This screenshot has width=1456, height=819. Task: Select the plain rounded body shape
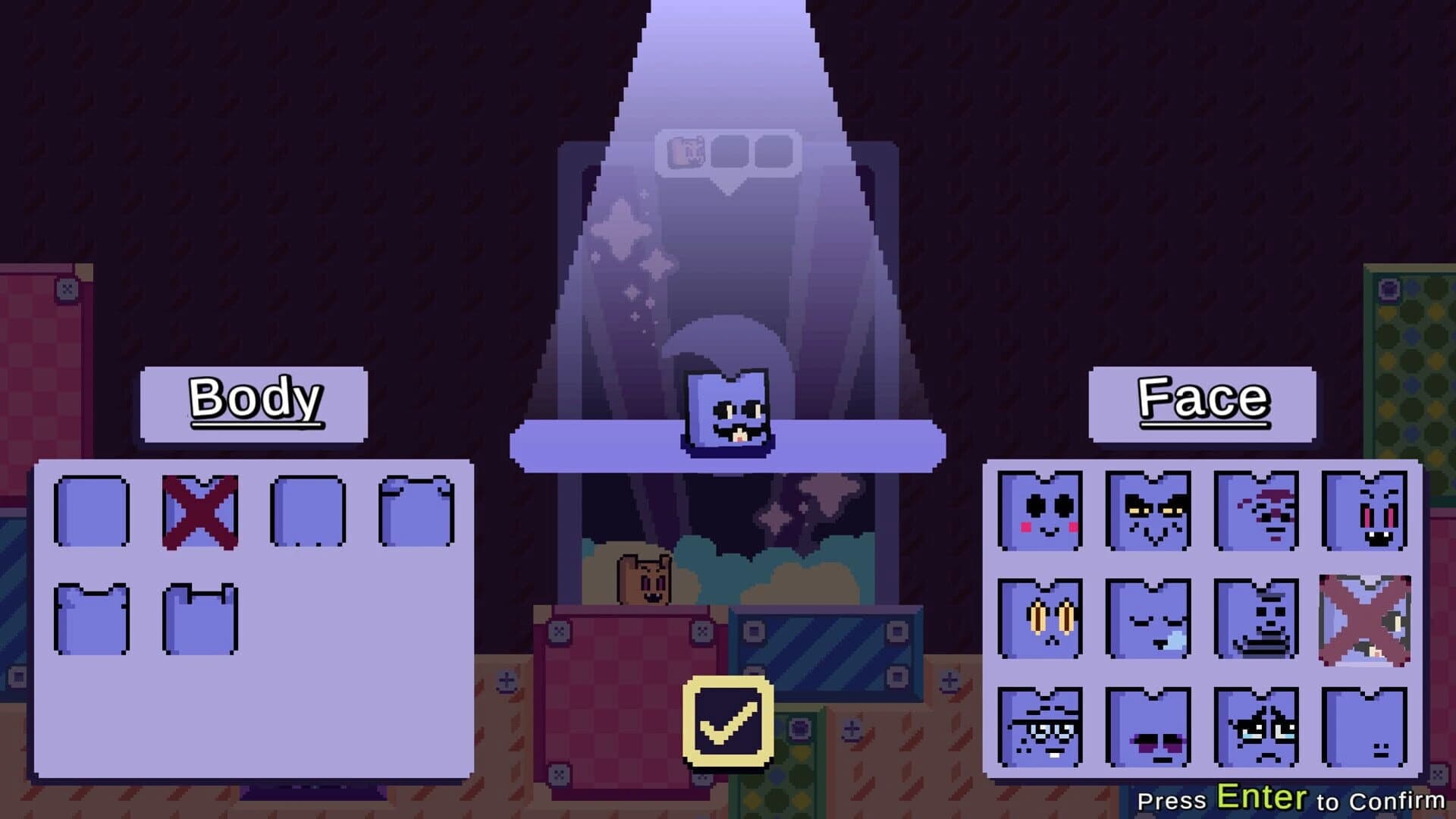91,510
